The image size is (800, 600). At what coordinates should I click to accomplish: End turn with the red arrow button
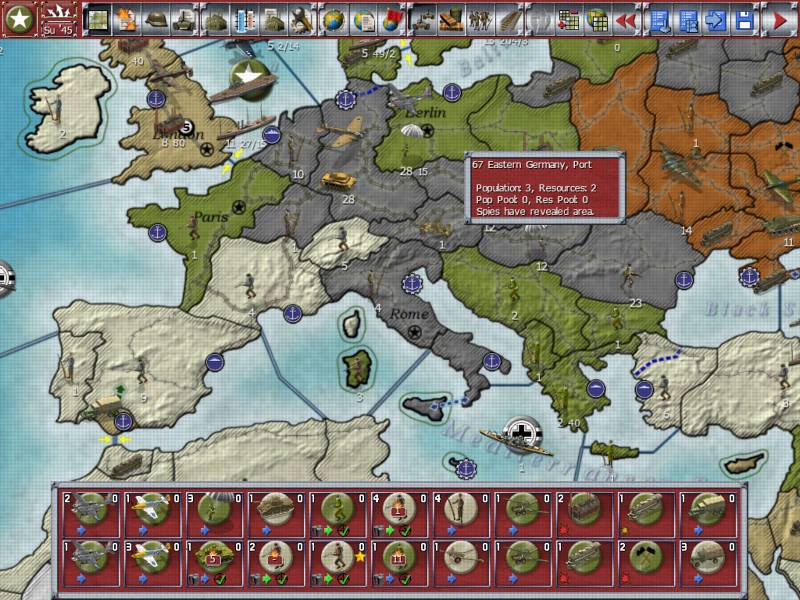coord(778,19)
